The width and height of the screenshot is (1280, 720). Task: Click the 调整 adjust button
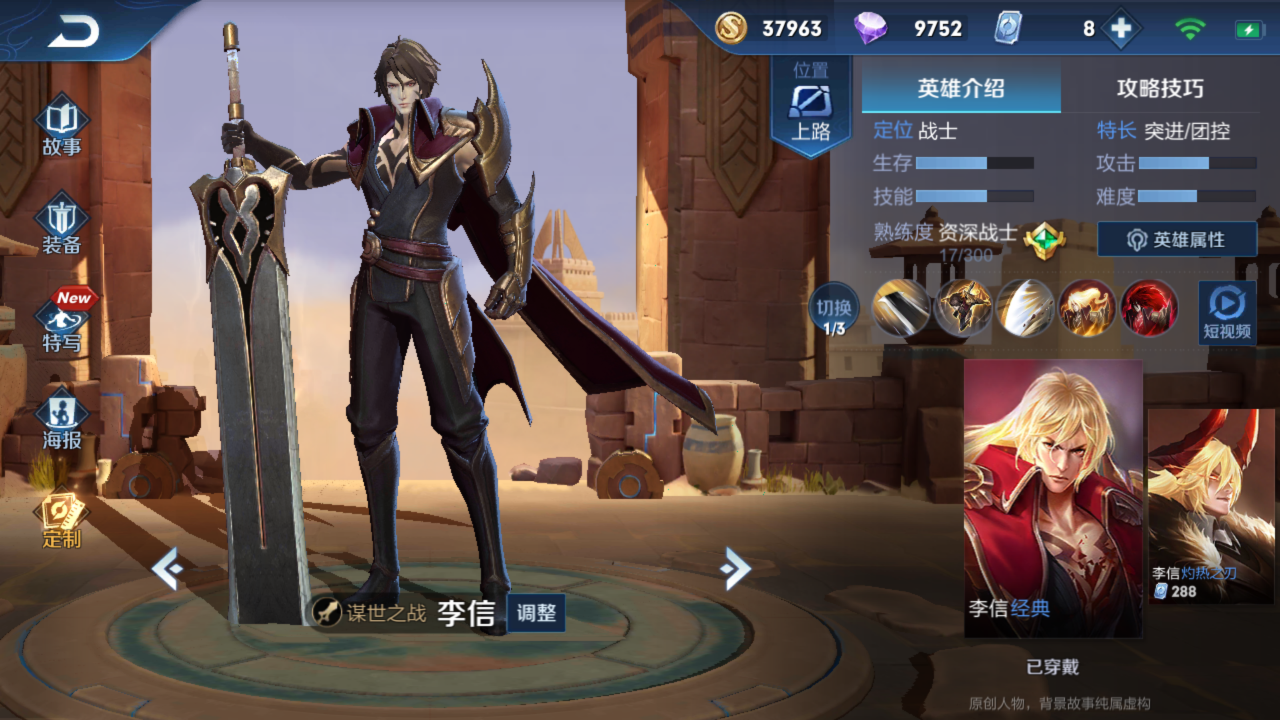tap(536, 613)
